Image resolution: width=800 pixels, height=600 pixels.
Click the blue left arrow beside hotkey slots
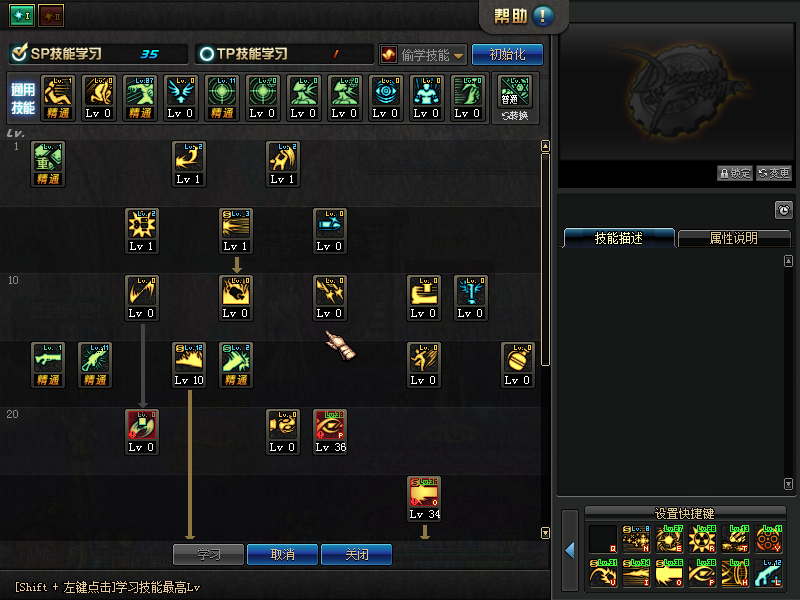pyautogui.click(x=569, y=551)
